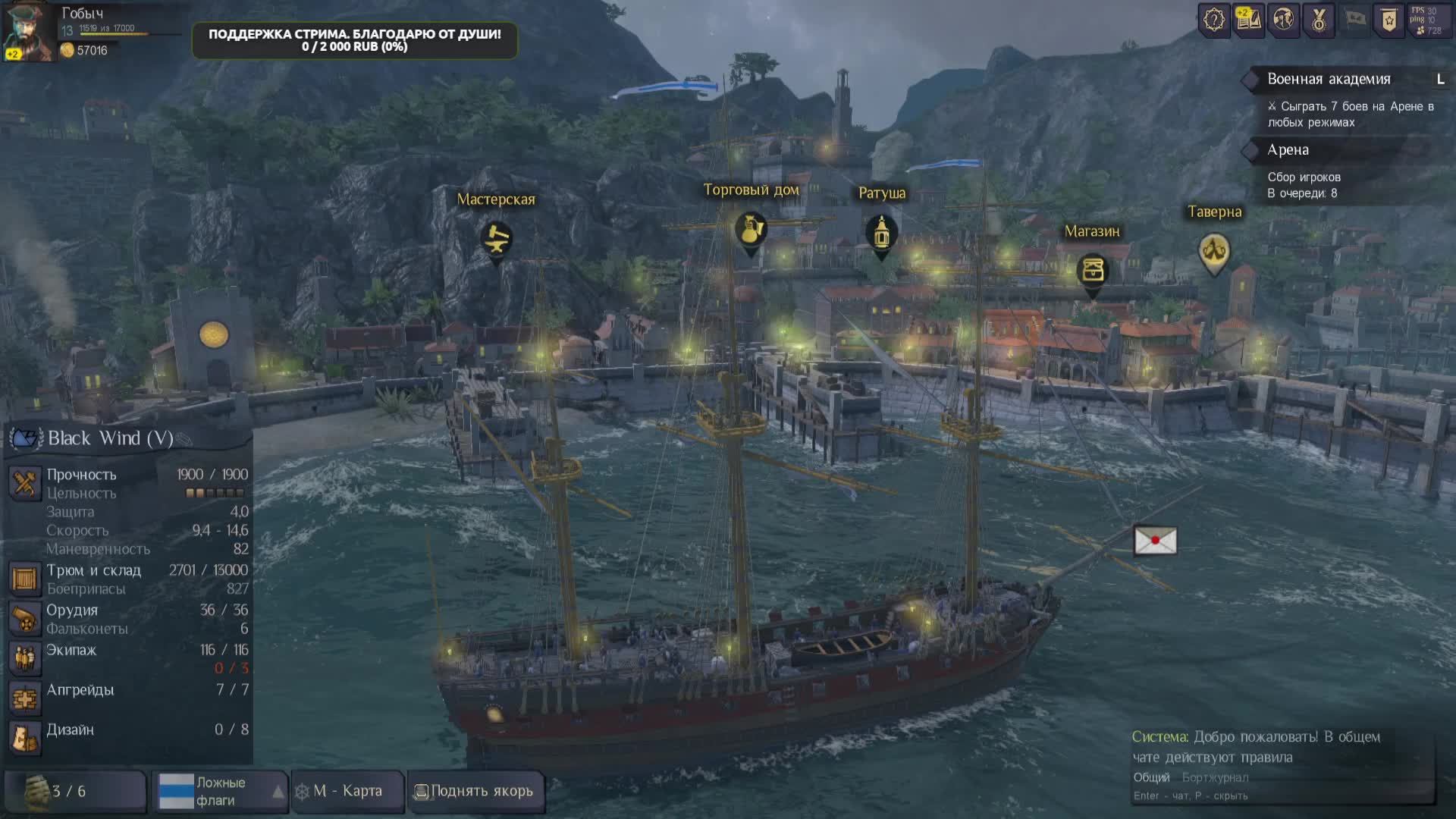The width and height of the screenshot is (1456, 819).
Task: Open the star banner icon
Action: [1389, 20]
